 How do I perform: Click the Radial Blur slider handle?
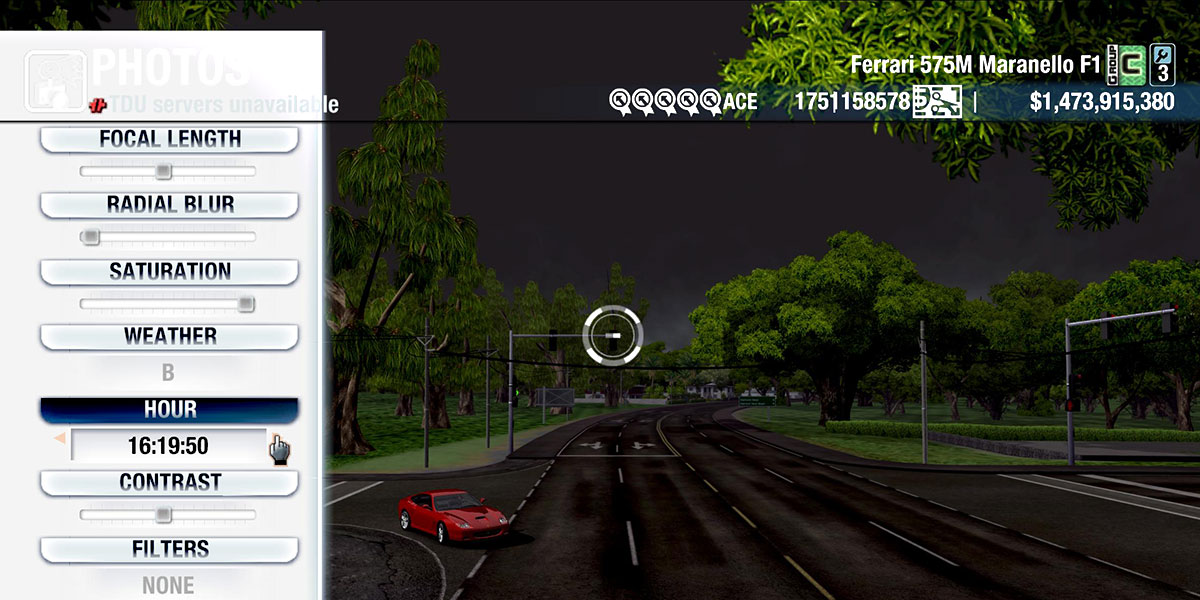click(90, 237)
